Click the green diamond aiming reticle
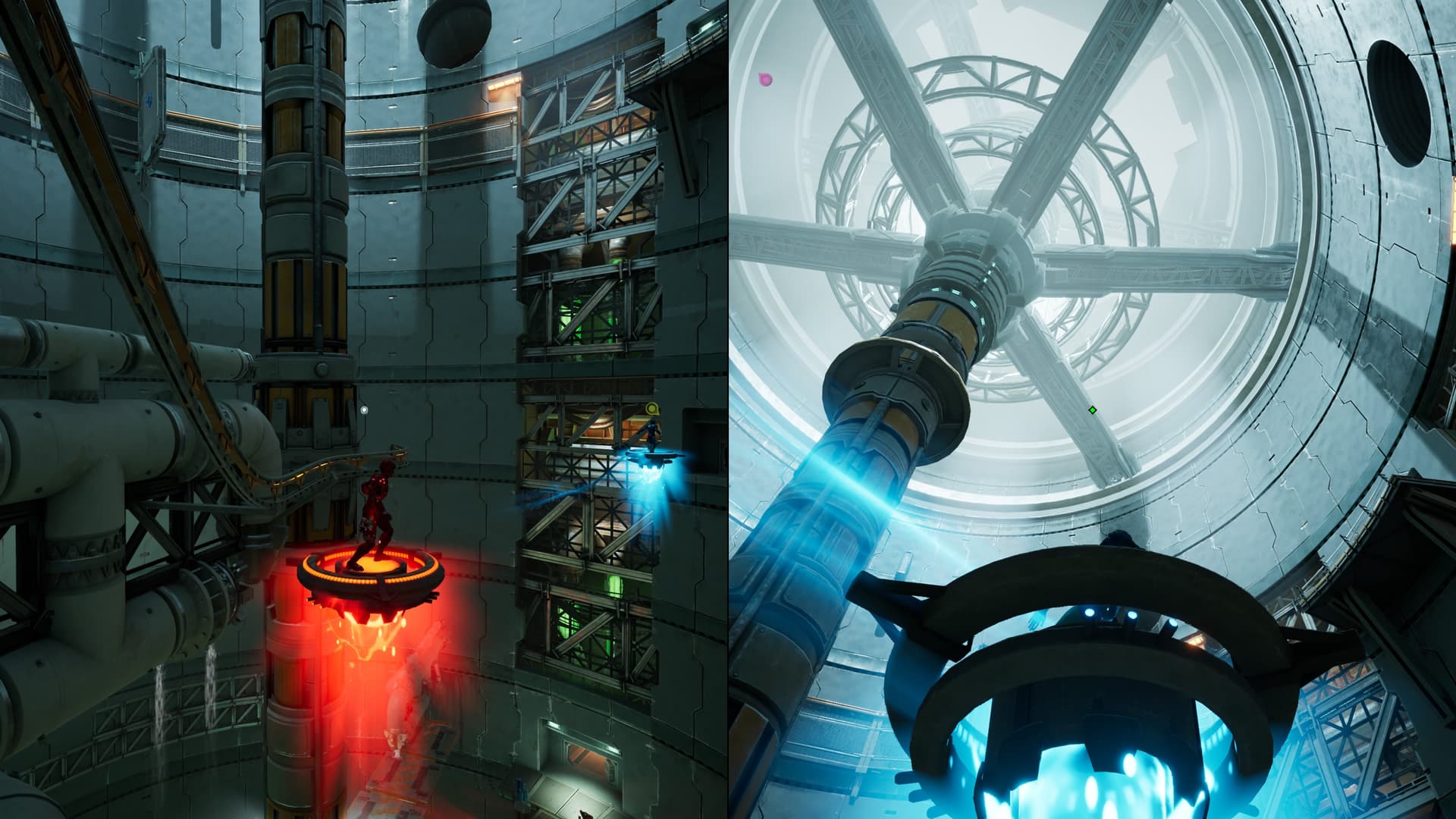The width and height of the screenshot is (1456, 819). [1092, 410]
